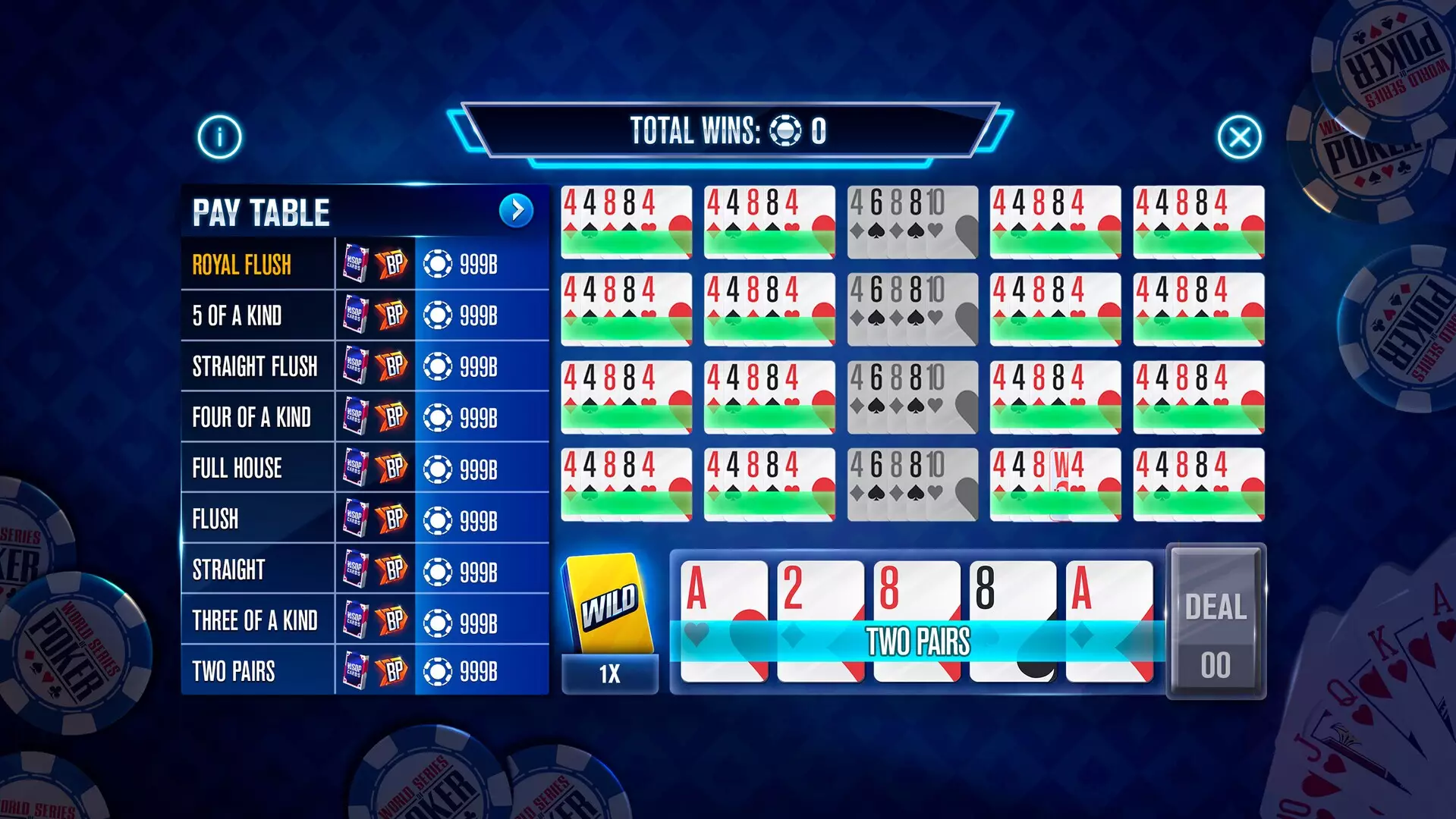Select the Two Pairs pay table row
The image size is (1456, 819).
(258, 671)
